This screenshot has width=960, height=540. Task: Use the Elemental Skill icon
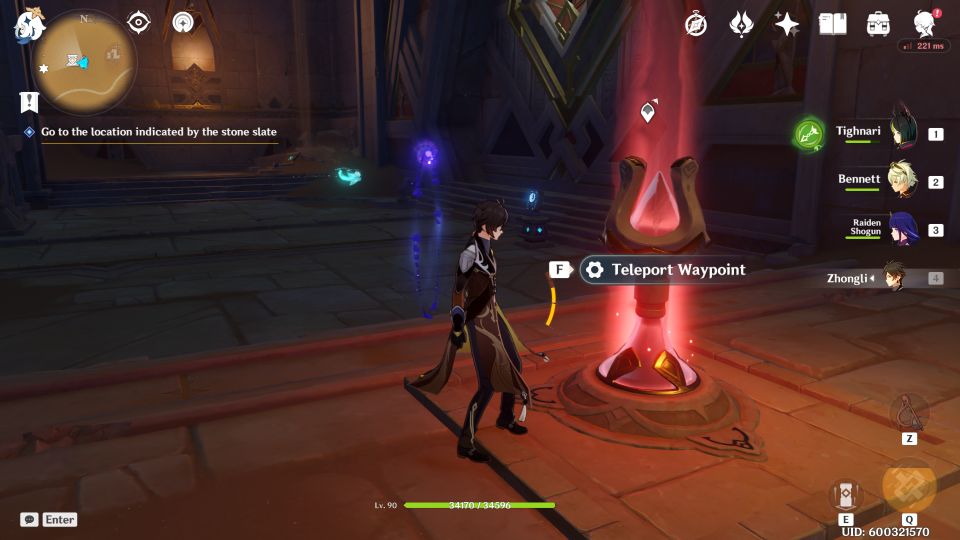(845, 494)
